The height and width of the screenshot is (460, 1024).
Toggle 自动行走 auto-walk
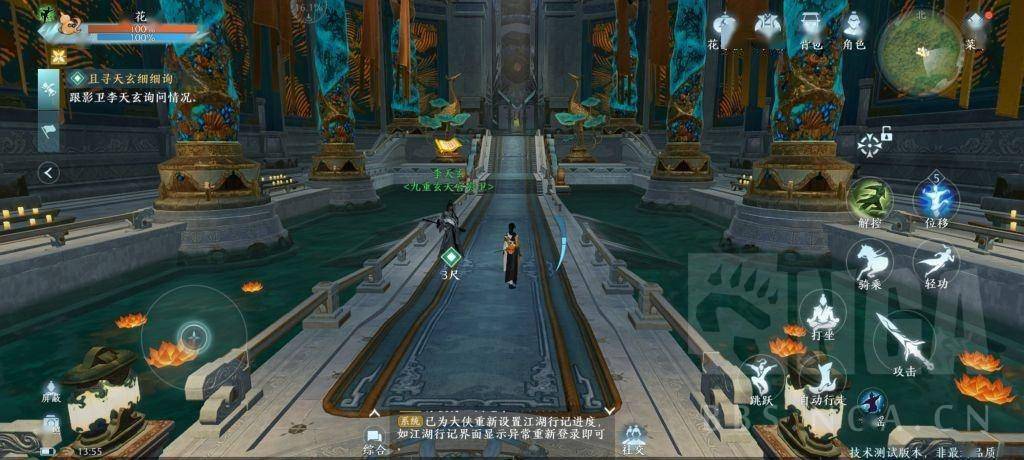[x=823, y=381]
